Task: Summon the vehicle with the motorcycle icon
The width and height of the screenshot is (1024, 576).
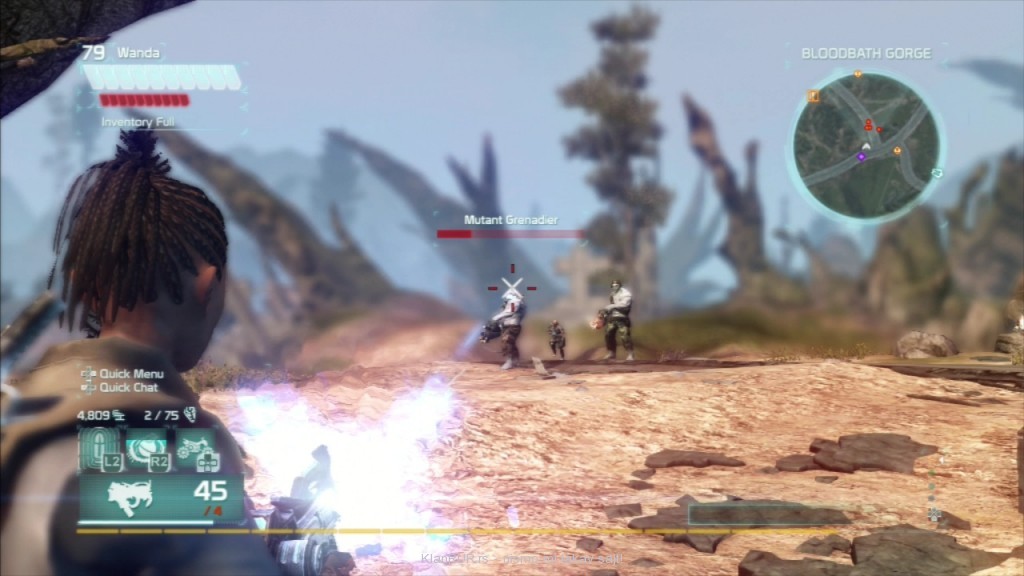Action: click(x=195, y=447)
